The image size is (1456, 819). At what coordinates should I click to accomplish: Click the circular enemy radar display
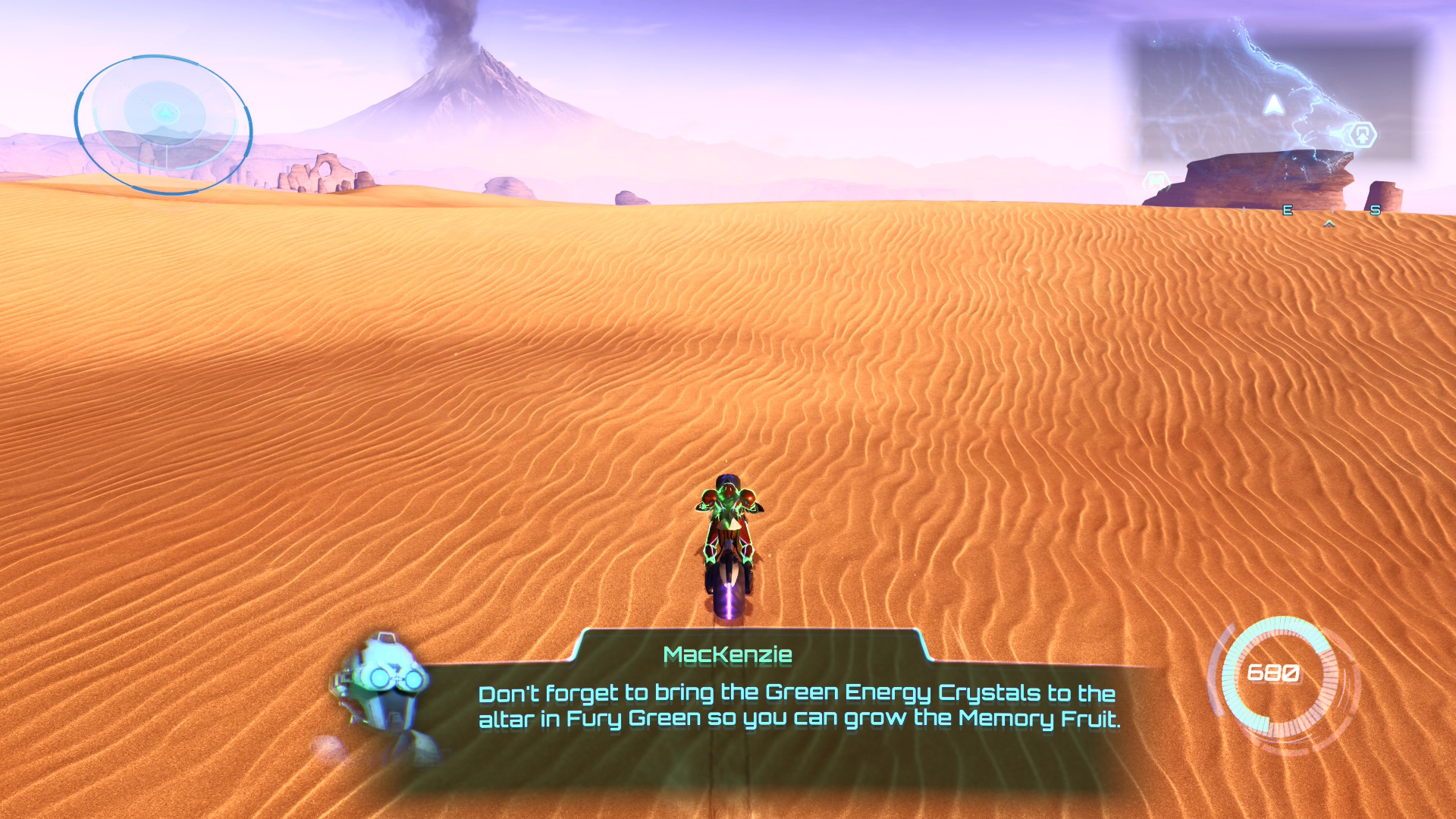pos(163,124)
